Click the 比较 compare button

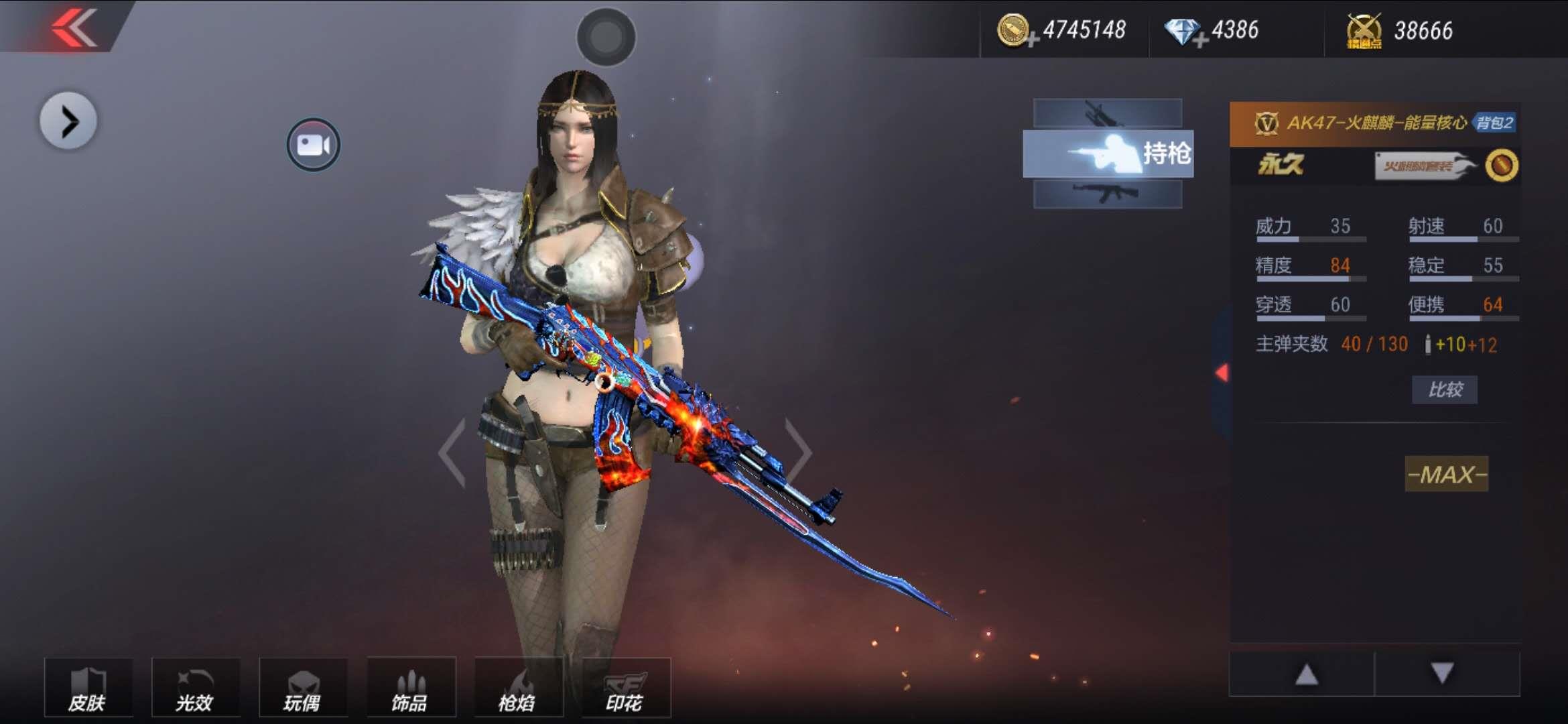pos(1444,389)
